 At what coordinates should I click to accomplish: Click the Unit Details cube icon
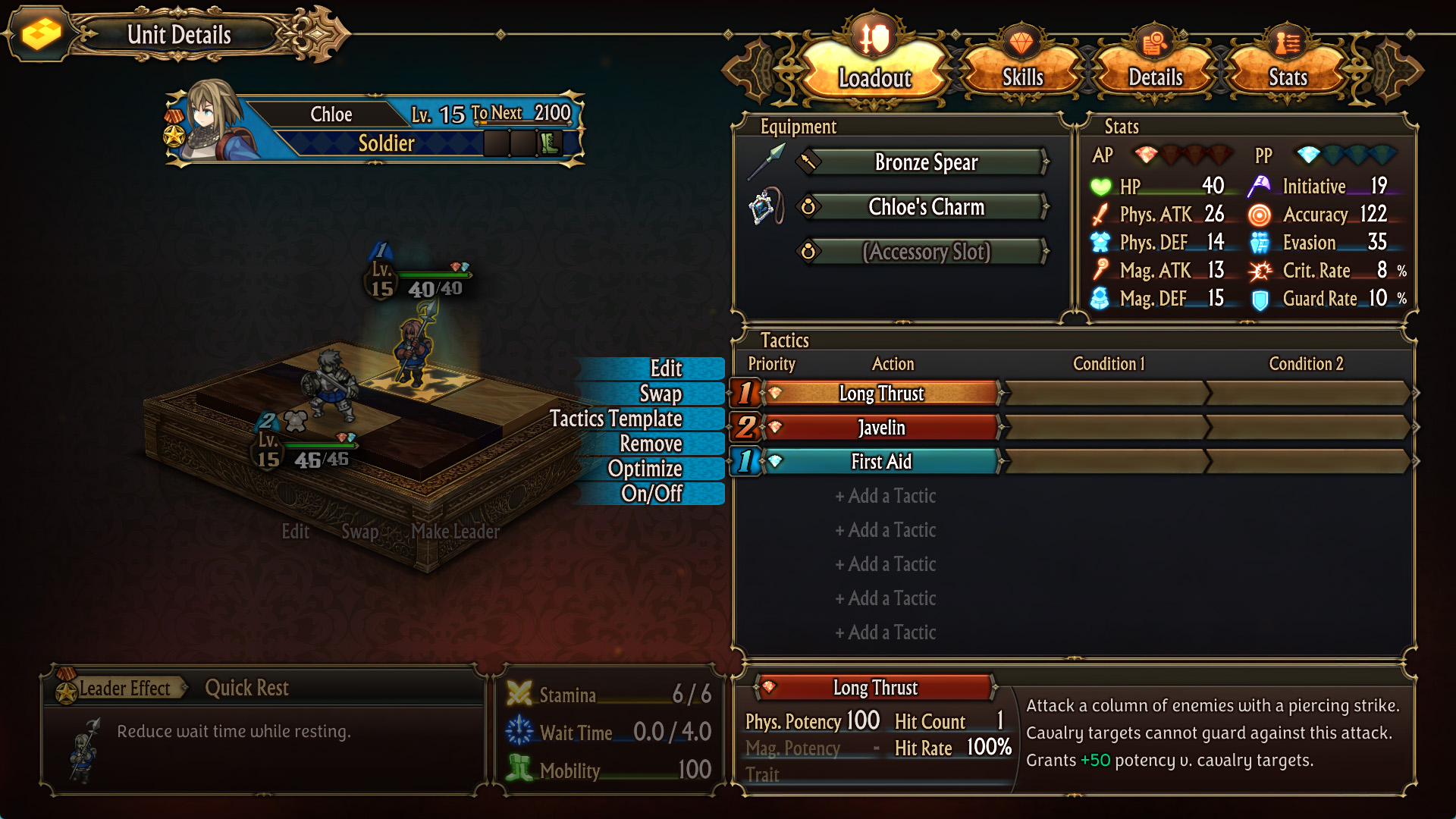tap(40, 34)
